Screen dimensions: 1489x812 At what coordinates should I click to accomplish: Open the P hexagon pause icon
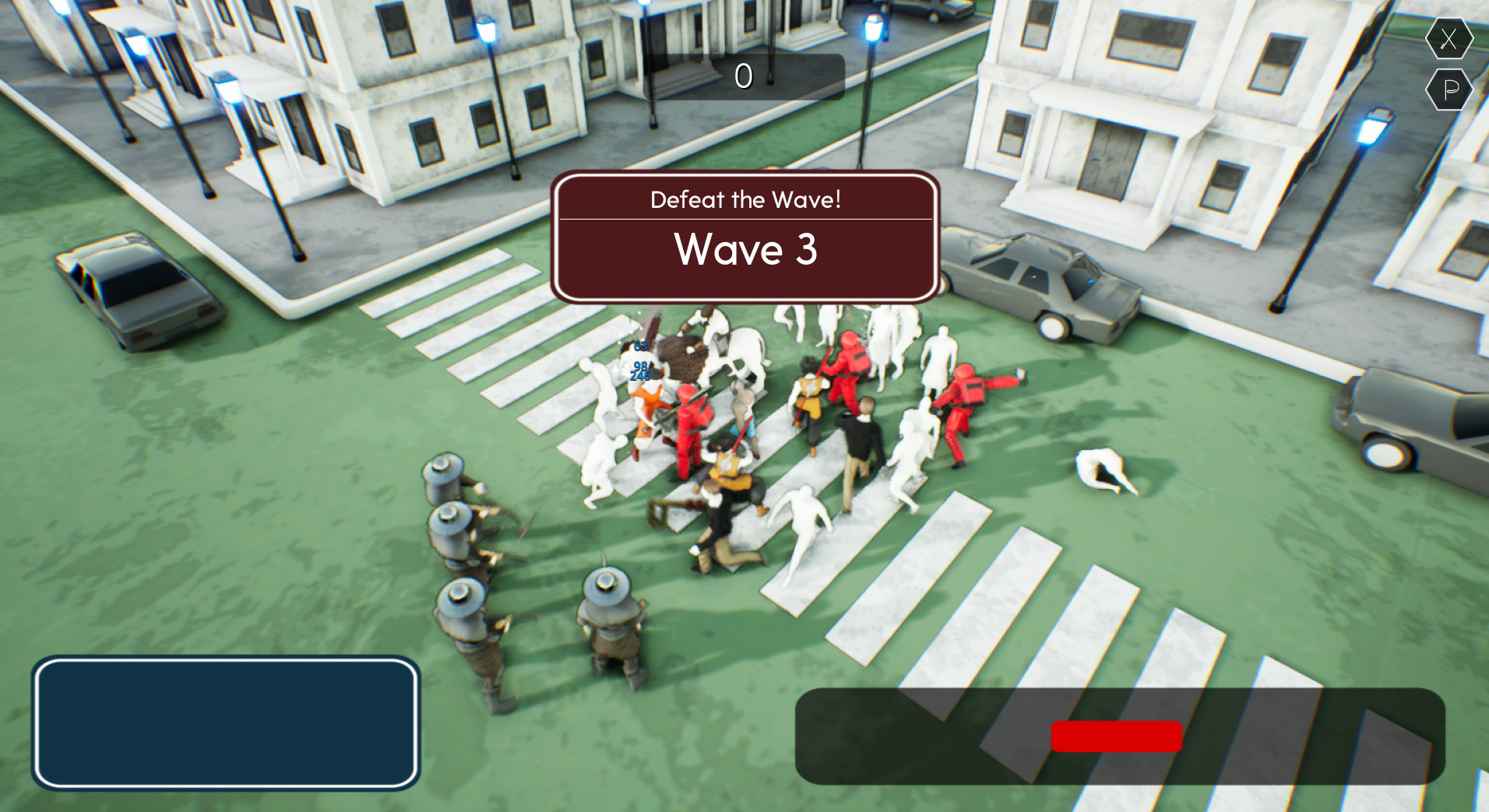[x=1449, y=90]
